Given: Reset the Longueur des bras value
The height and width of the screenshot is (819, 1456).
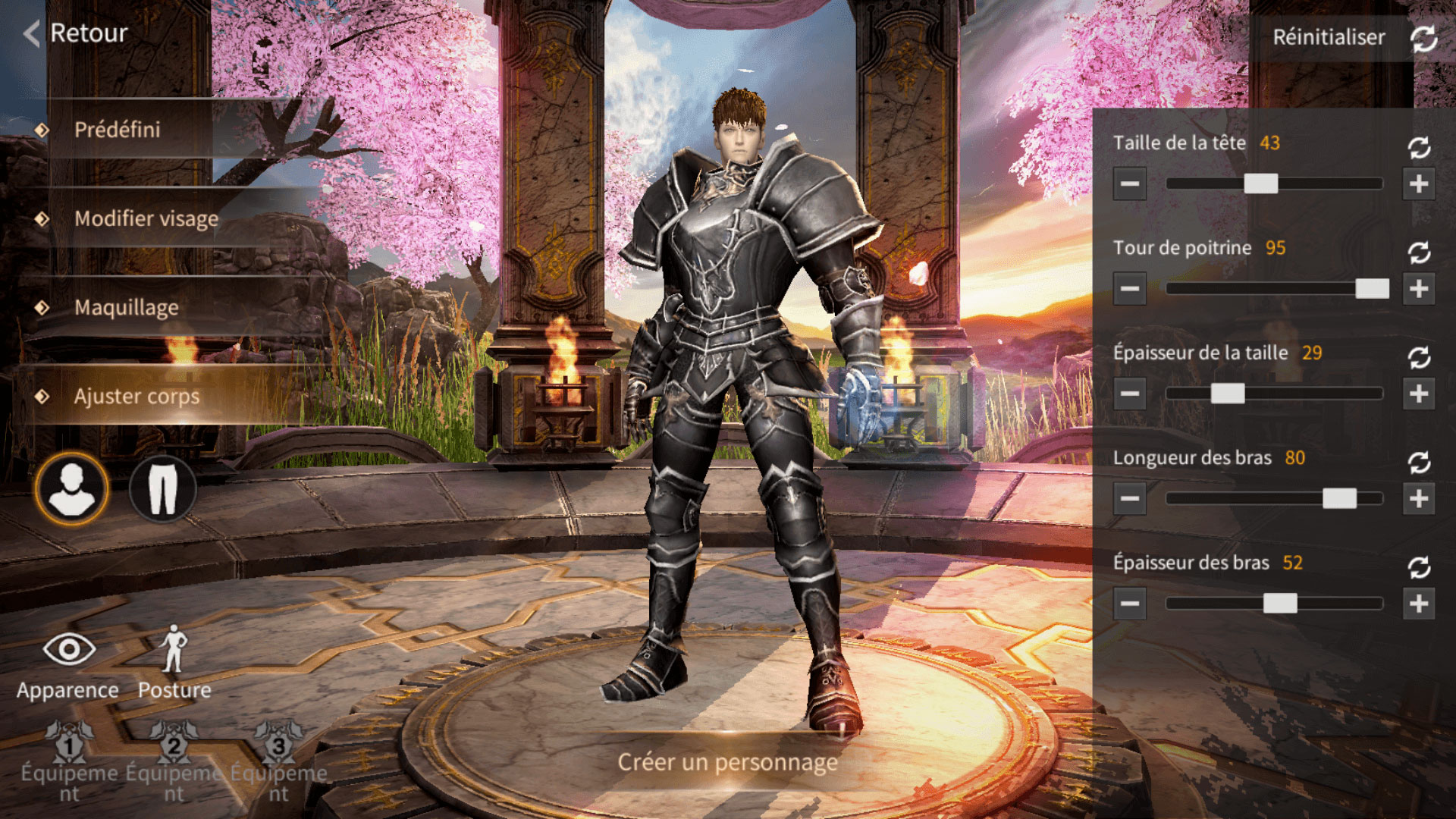Looking at the screenshot, I should (1419, 462).
